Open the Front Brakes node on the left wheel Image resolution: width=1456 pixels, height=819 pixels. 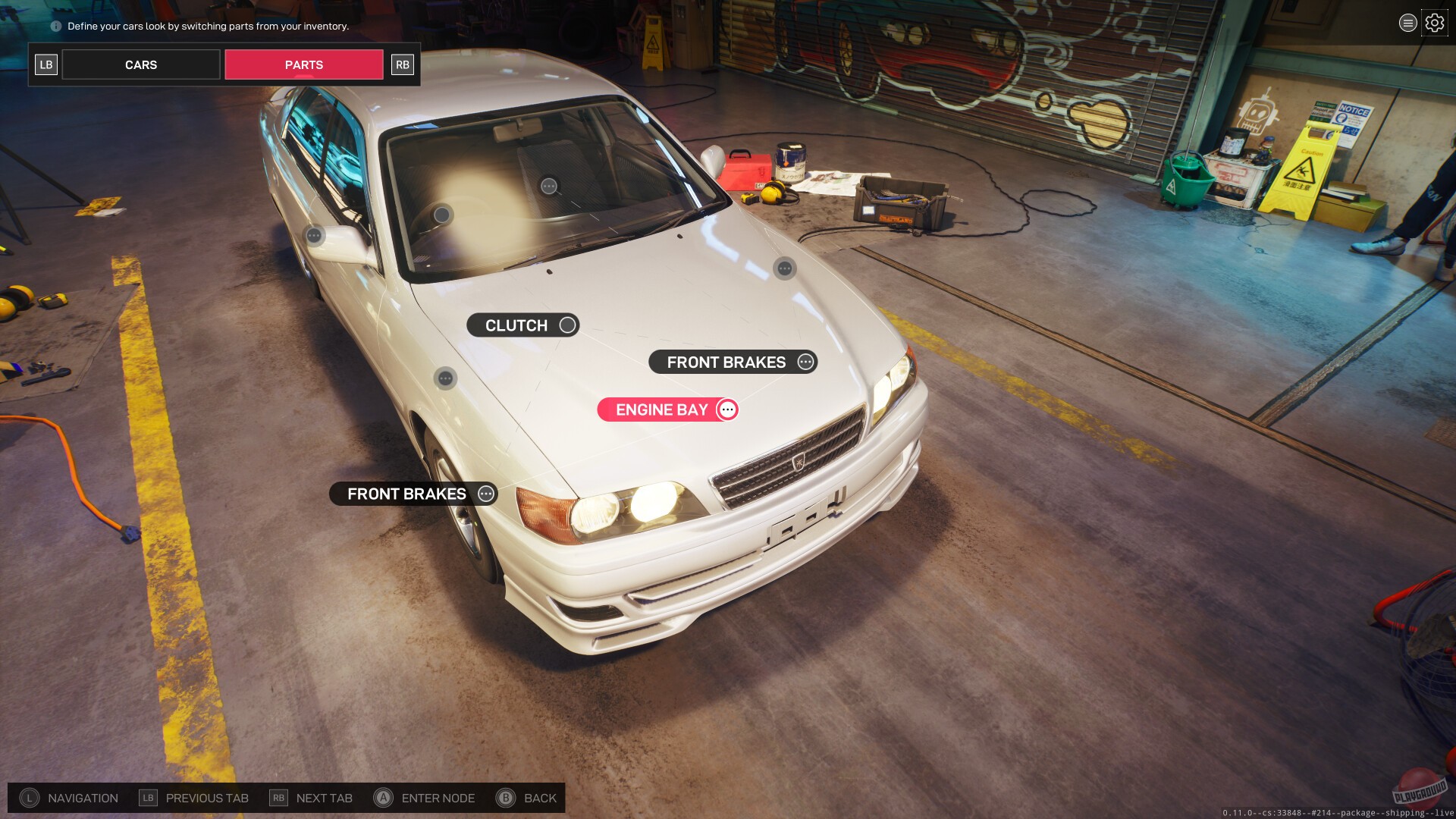point(413,494)
